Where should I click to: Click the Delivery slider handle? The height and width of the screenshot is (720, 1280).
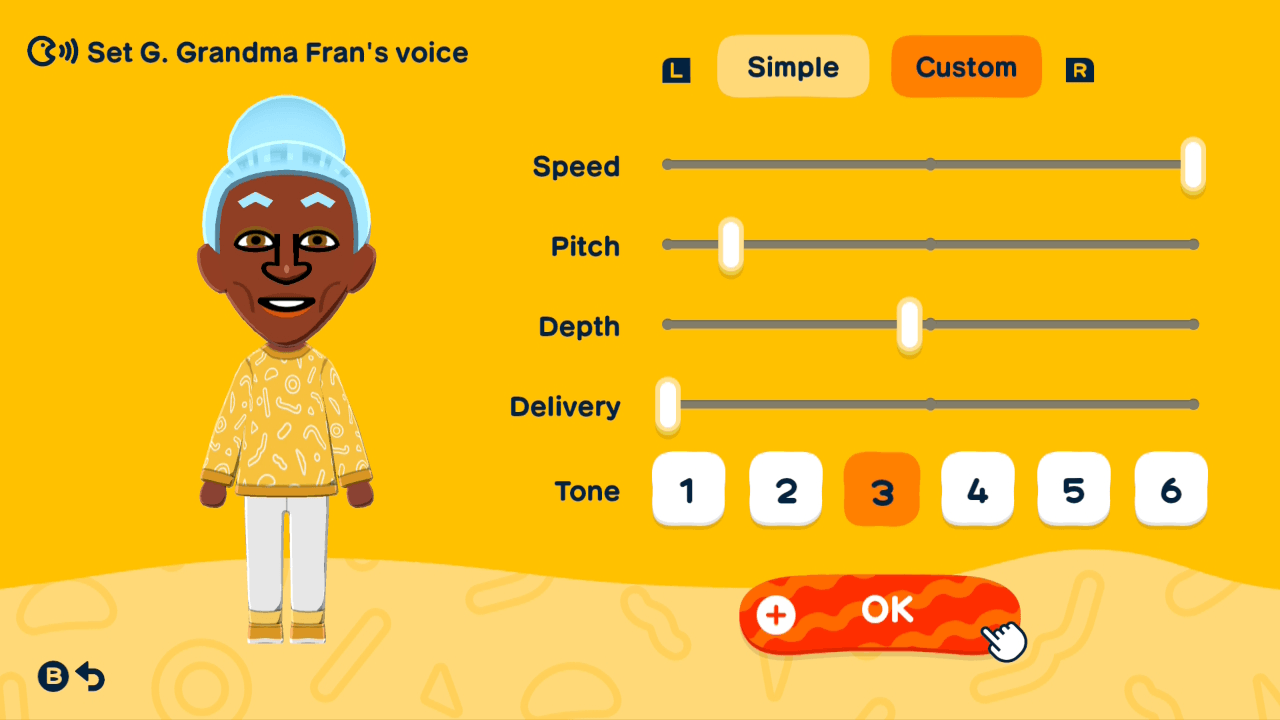(668, 404)
